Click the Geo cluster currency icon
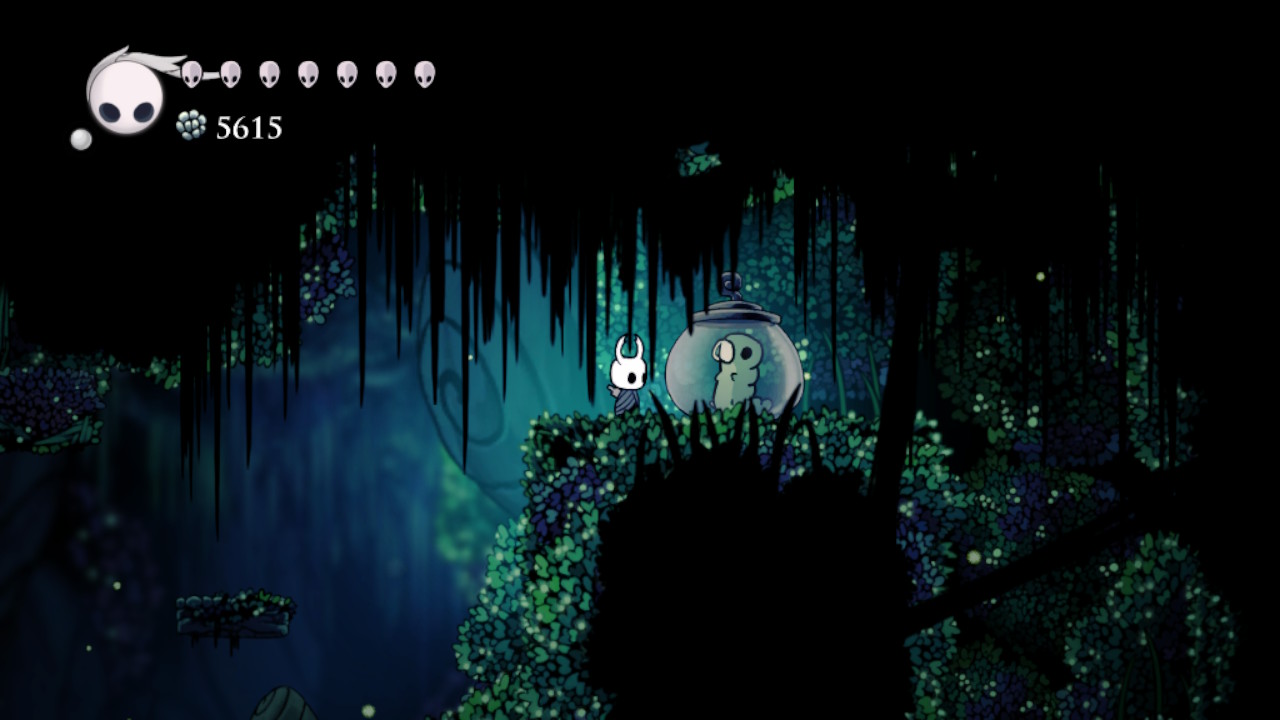1280x720 pixels. pyautogui.click(x=190, y=123)
